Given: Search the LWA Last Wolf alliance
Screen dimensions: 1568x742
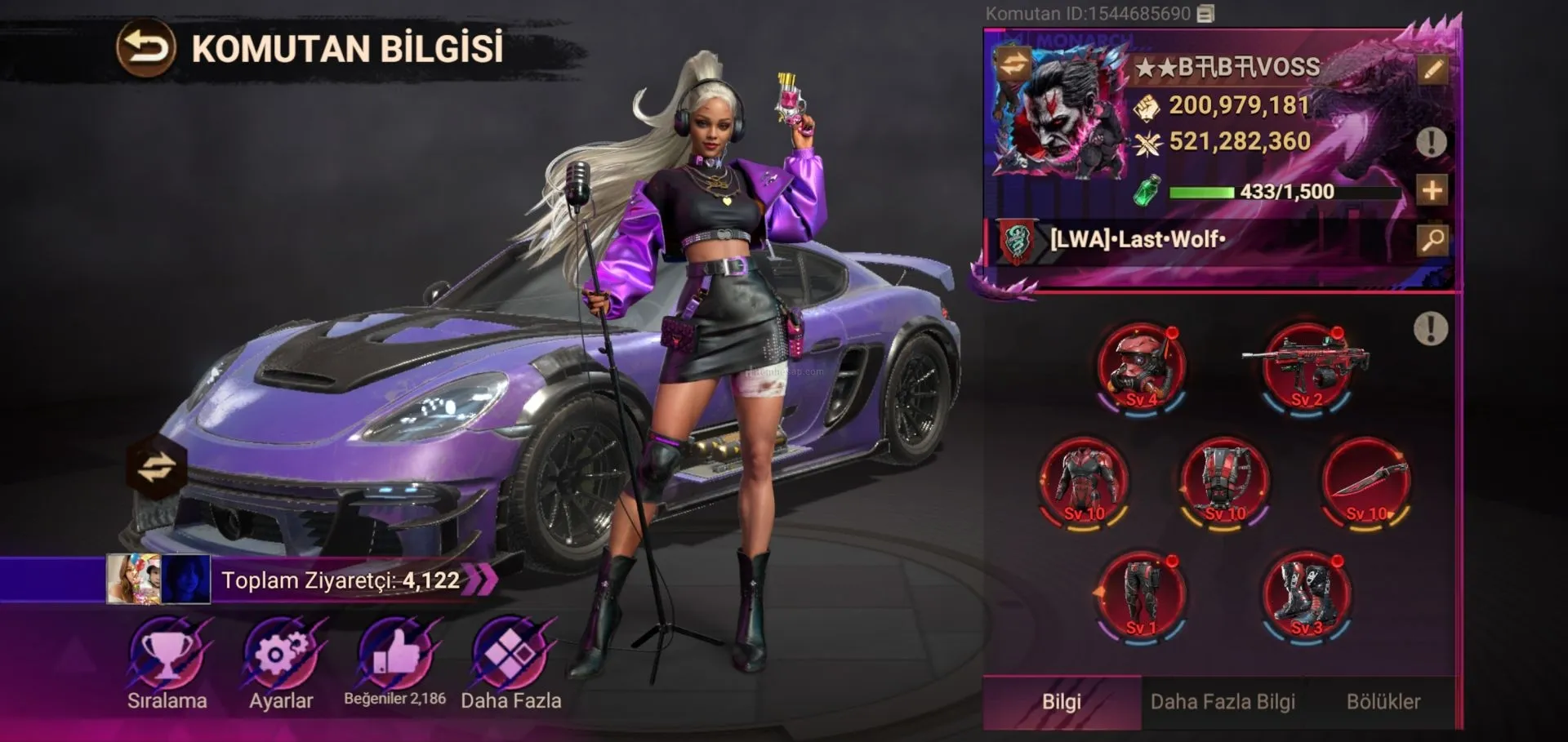Looking at the screenshot, I should pyautogui.click(x=1432, y=239).
